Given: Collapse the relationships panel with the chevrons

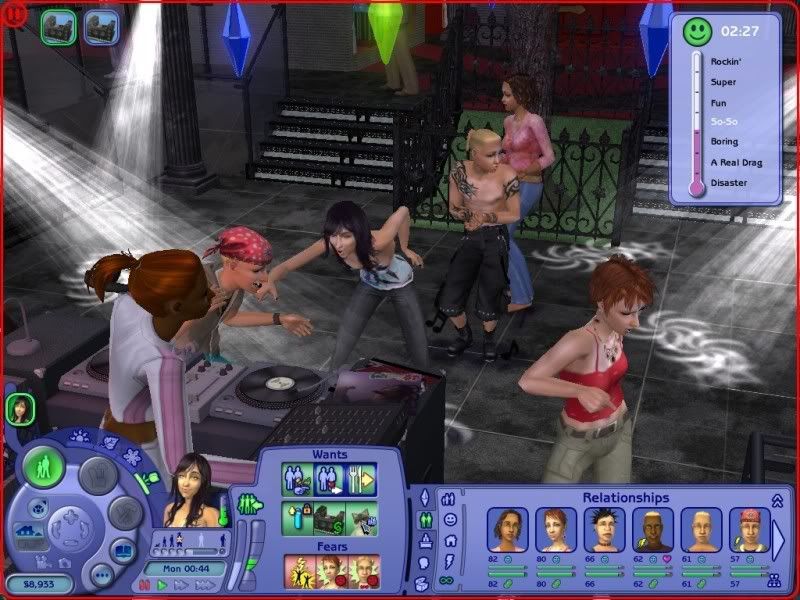Looking at the screenshot, I should click(x=777, y=499).
